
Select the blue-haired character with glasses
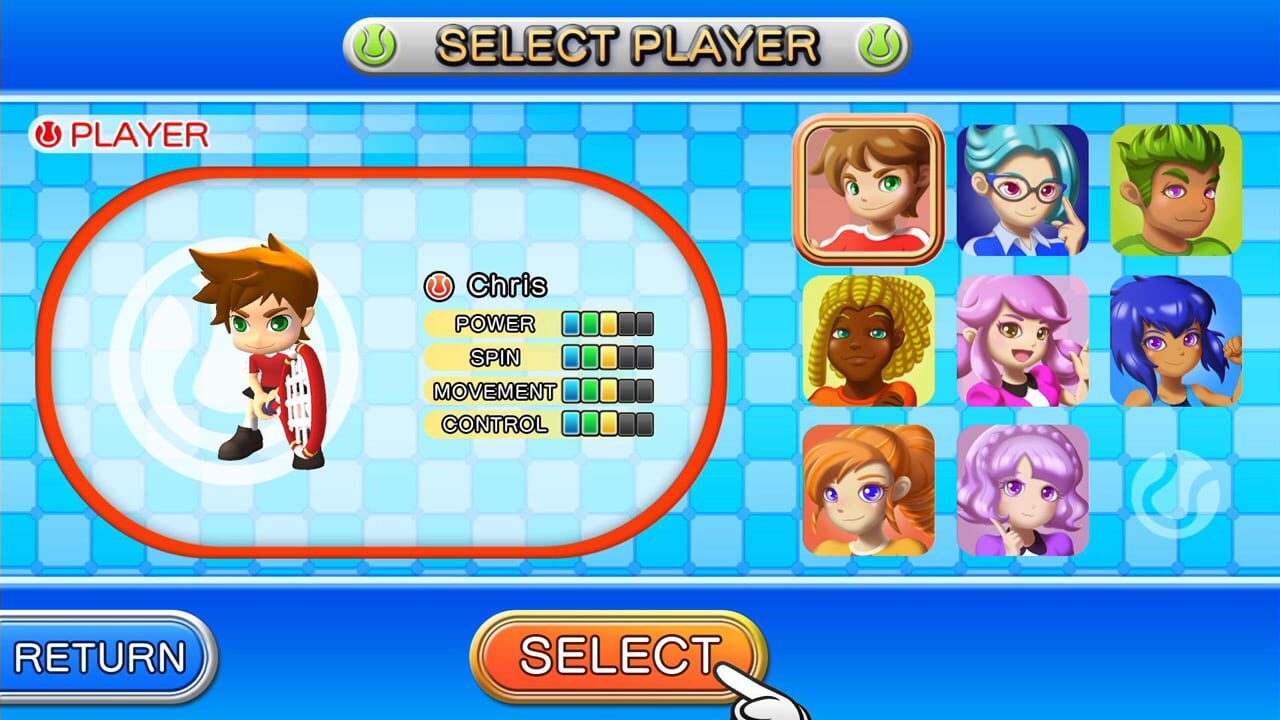tap(1022, 188)
